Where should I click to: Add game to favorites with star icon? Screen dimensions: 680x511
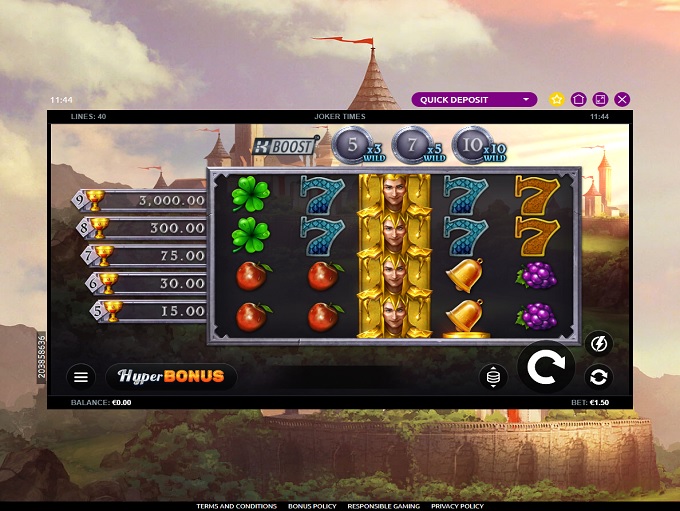(x=557, y=100)
